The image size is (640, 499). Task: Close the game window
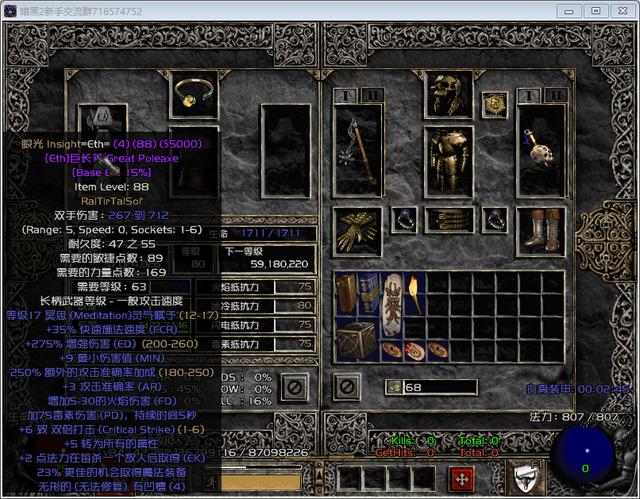click(x=622, y=10)
